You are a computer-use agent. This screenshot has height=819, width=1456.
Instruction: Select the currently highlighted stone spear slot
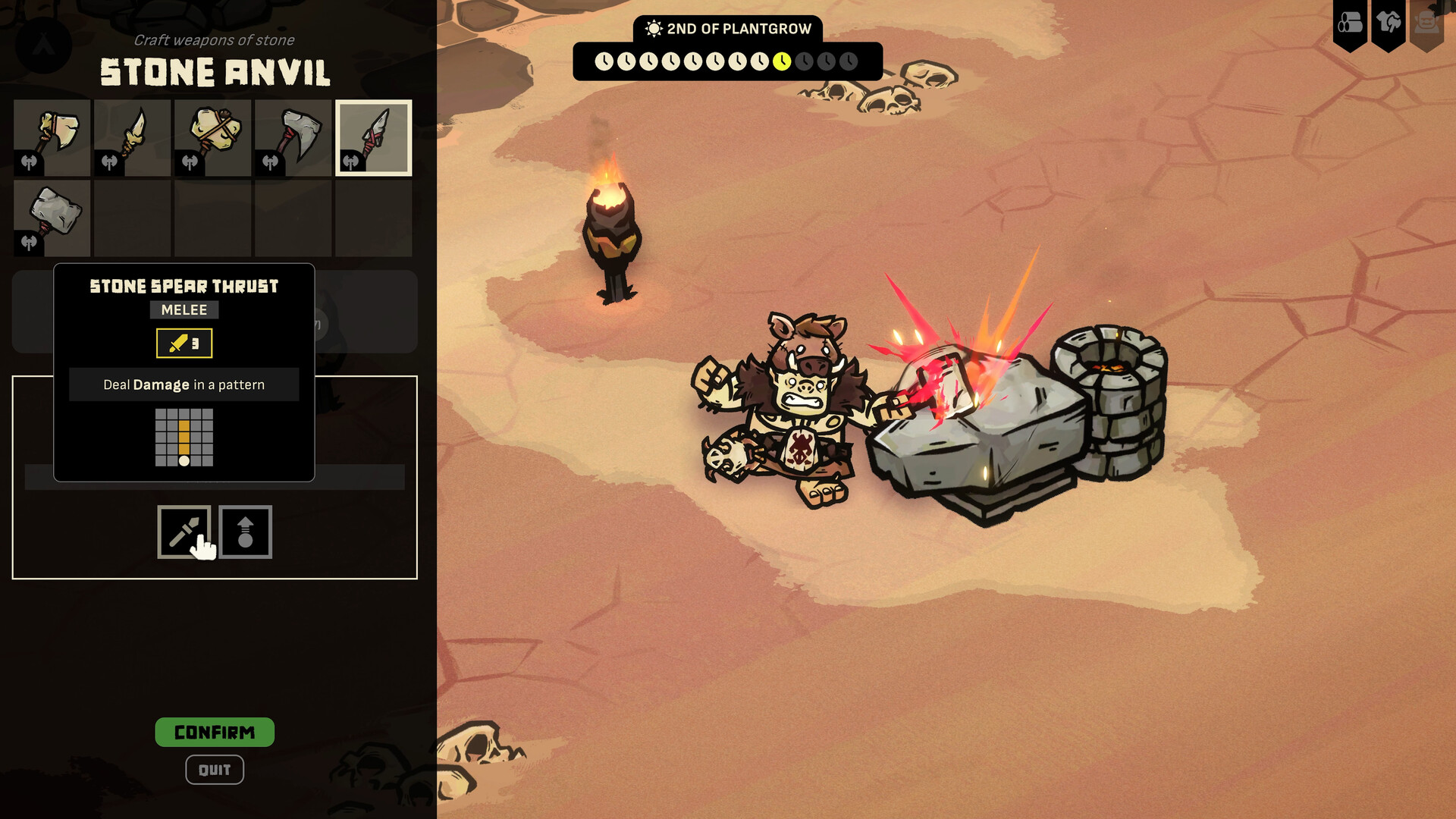pyautogui.click(x=373, y=136)
